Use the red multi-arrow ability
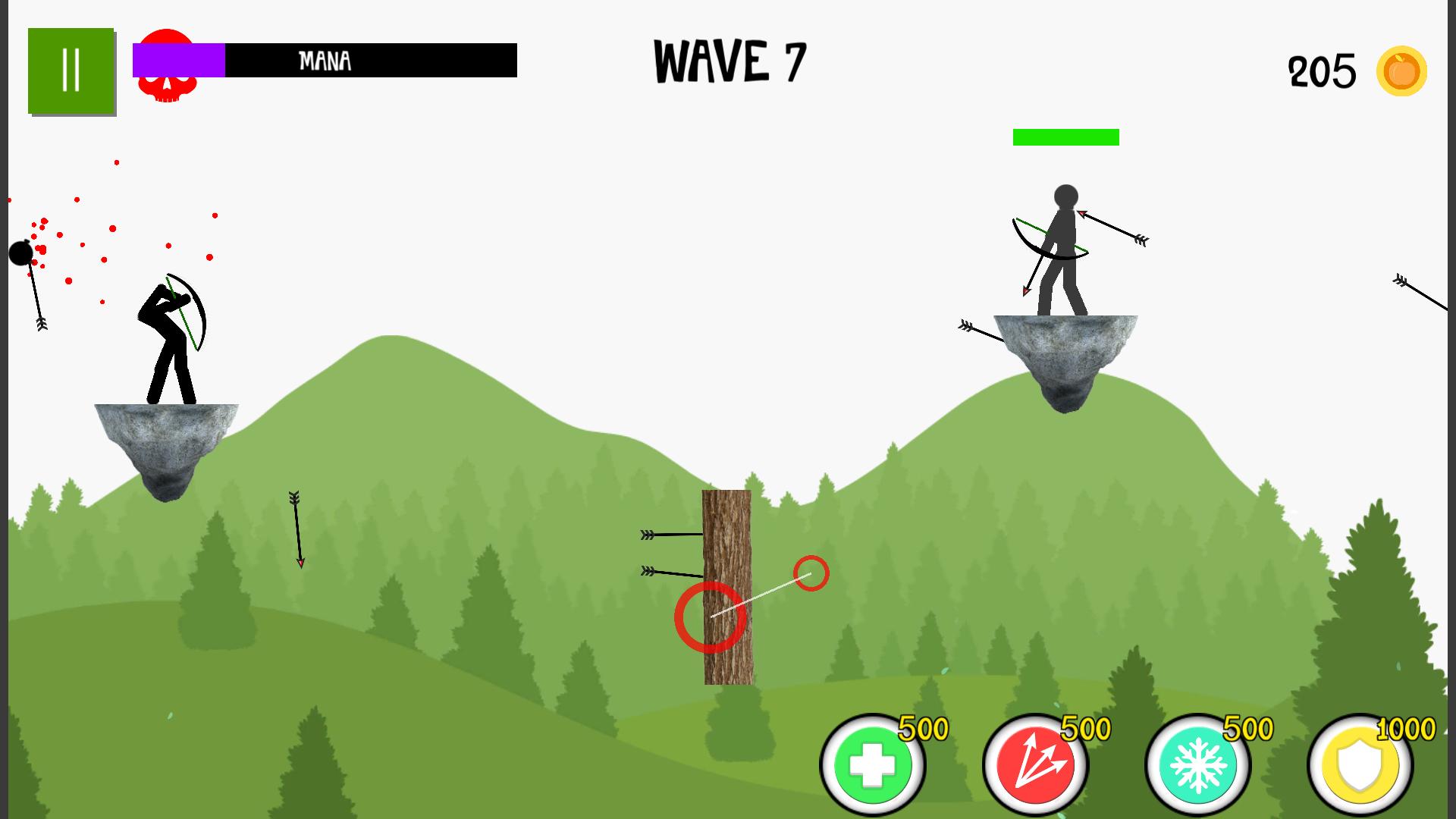The width and height of the screenshot is (1456, 819). tap(1035, 764)
